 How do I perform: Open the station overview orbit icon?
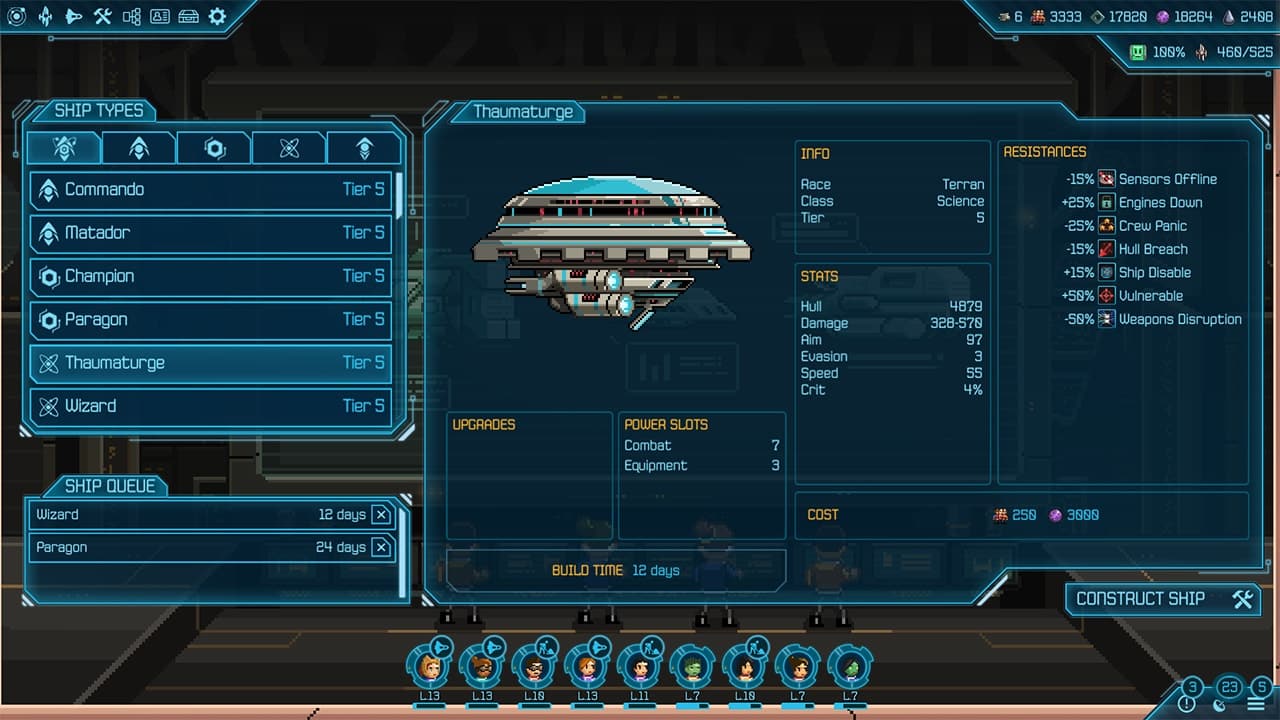tap(17, 17)
